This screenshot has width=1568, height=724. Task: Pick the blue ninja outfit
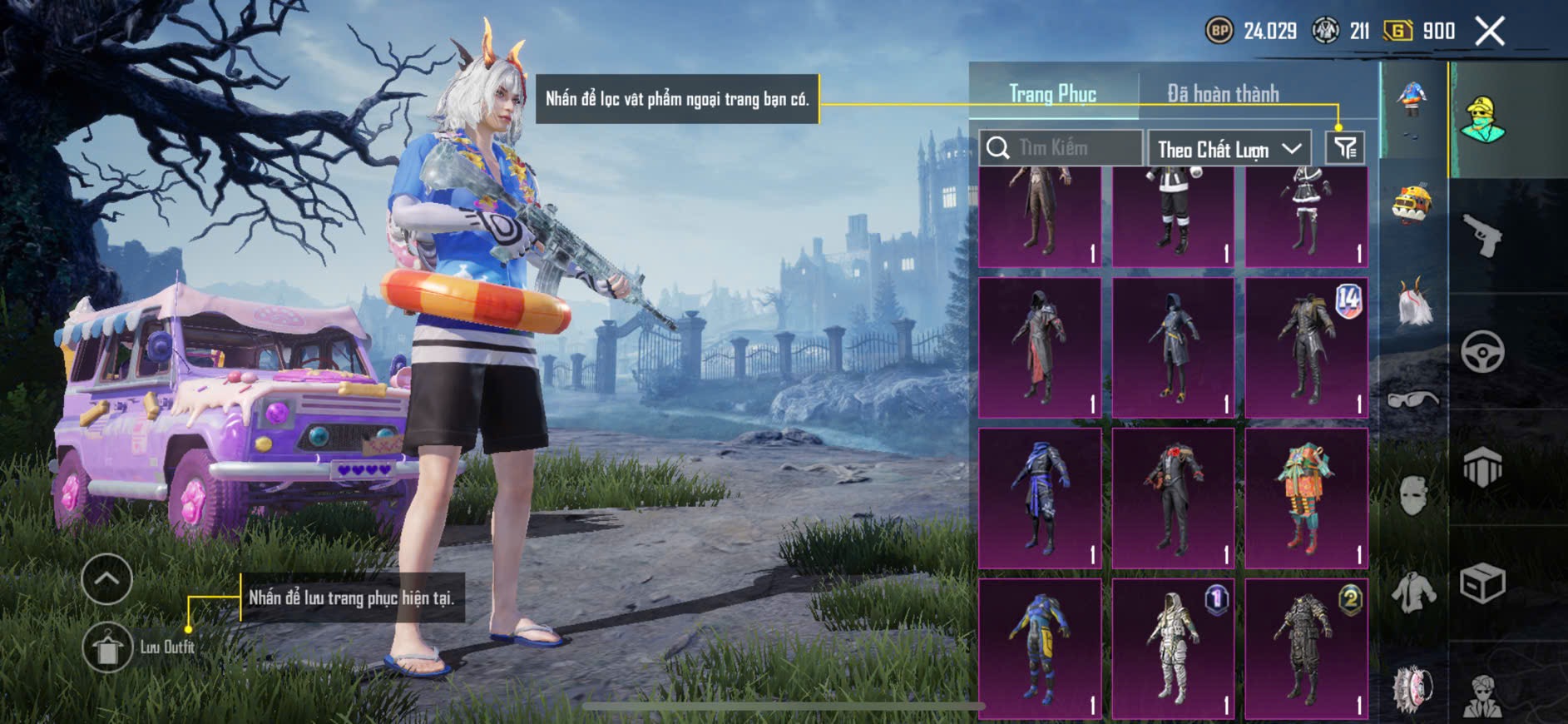tap(1040, 498)
